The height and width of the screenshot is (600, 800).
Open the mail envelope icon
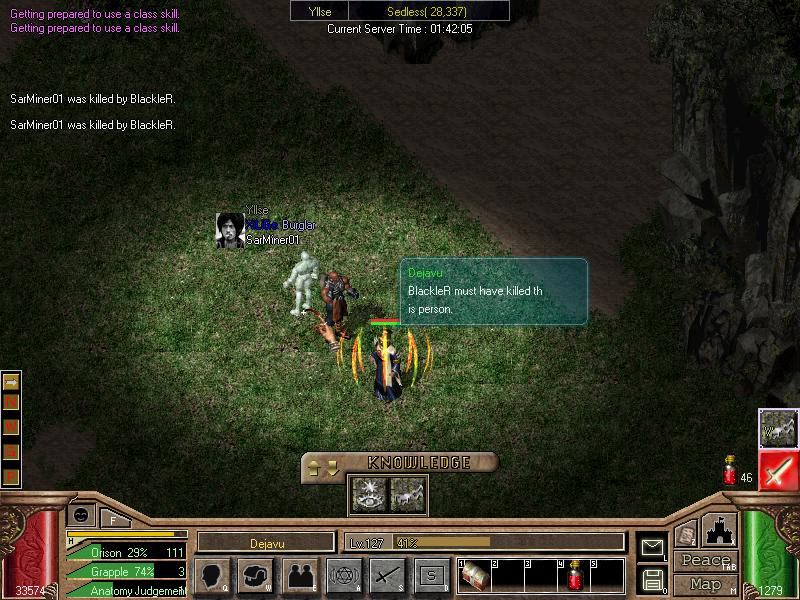coord(652,547)
